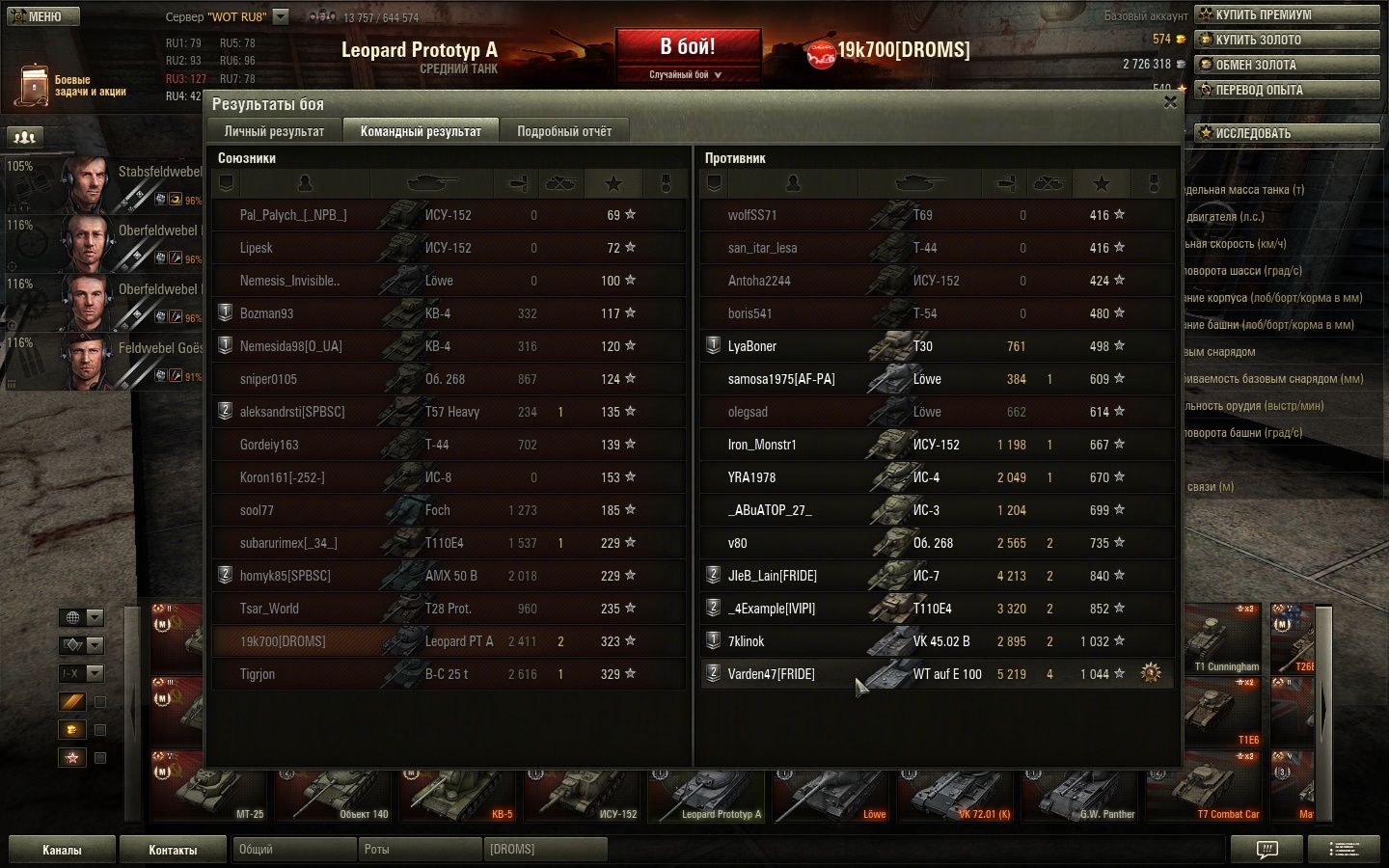Open the Каналы chat channels
The height and width of the screenshot is (868, 1389).
(x=62, y=850)
